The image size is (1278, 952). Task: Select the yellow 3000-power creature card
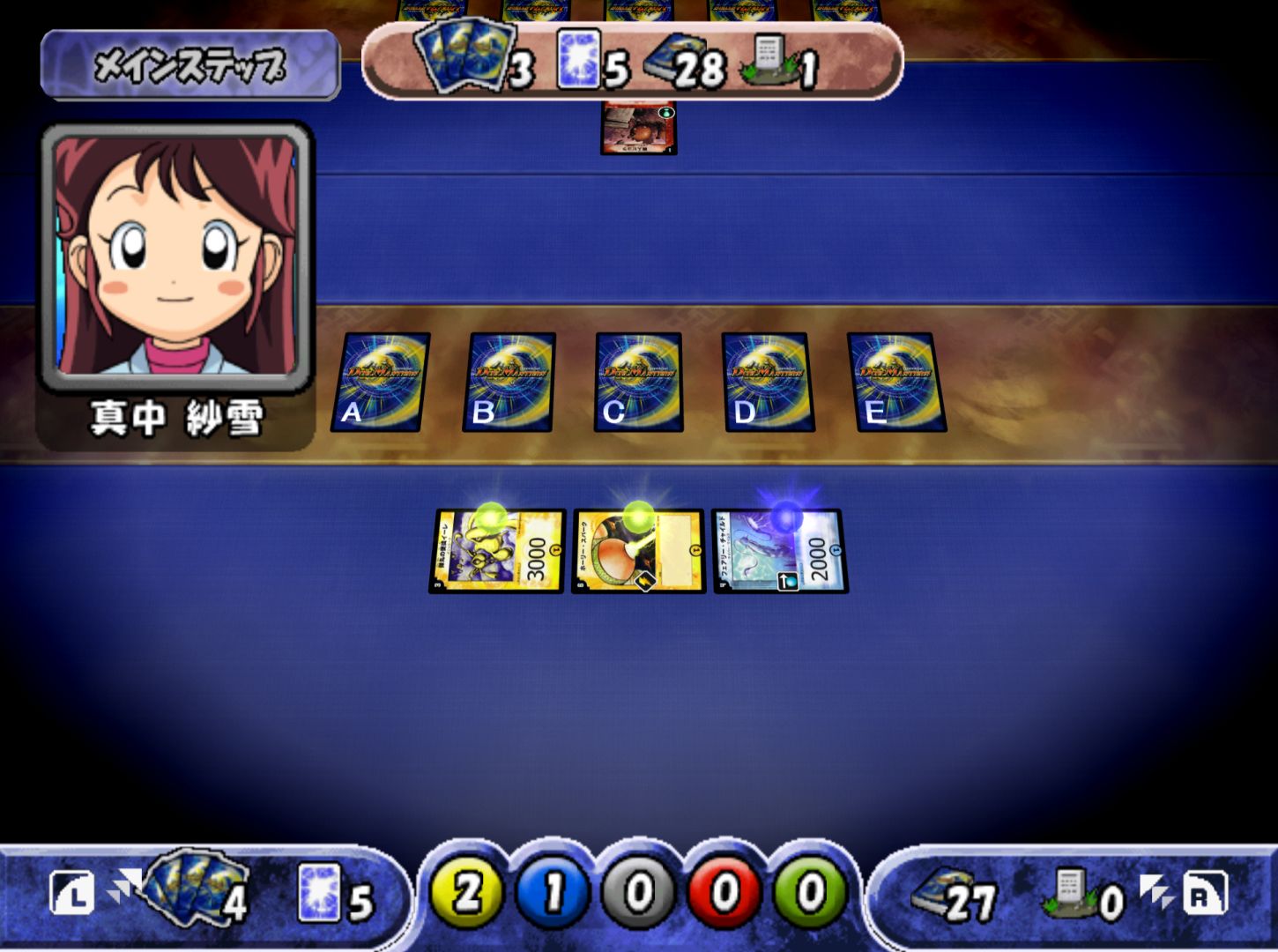tap(497, 551)
